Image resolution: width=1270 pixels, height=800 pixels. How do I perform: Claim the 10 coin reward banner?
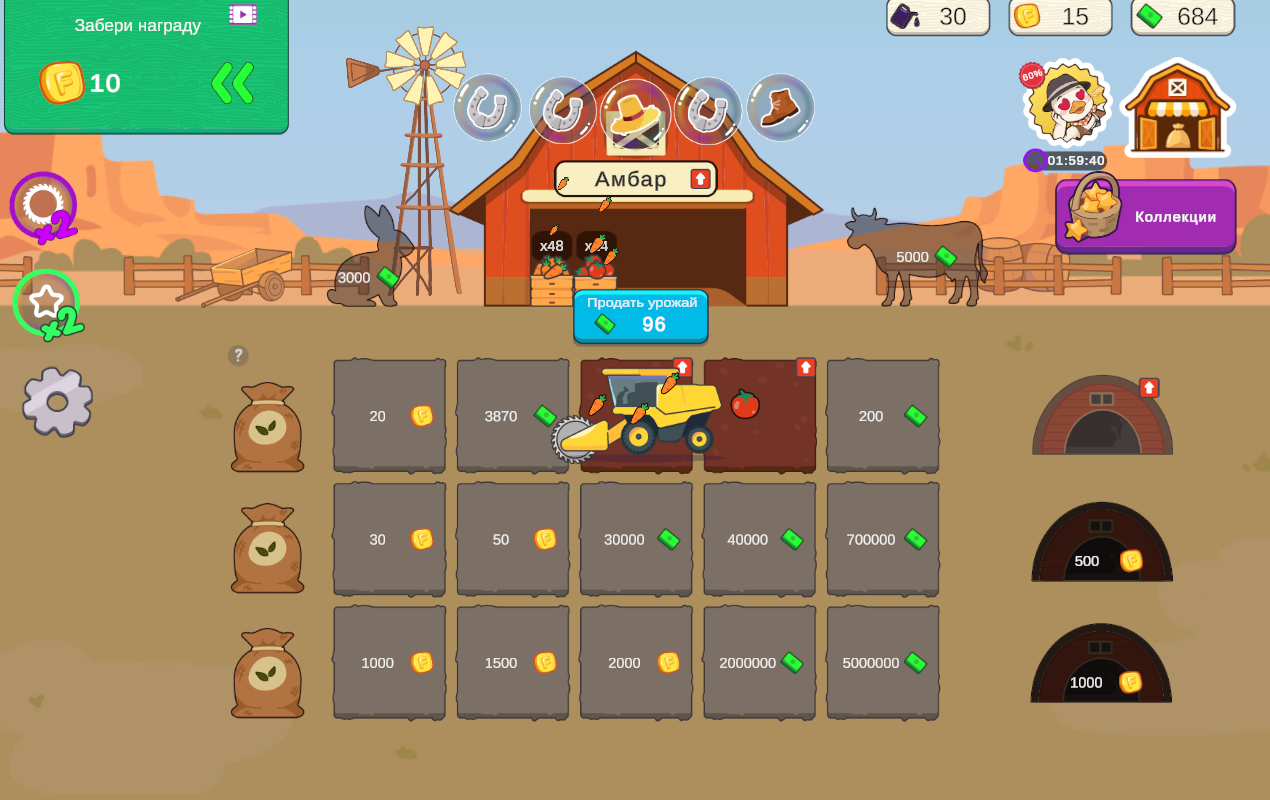pyautogui.click(x=146, y=66)
